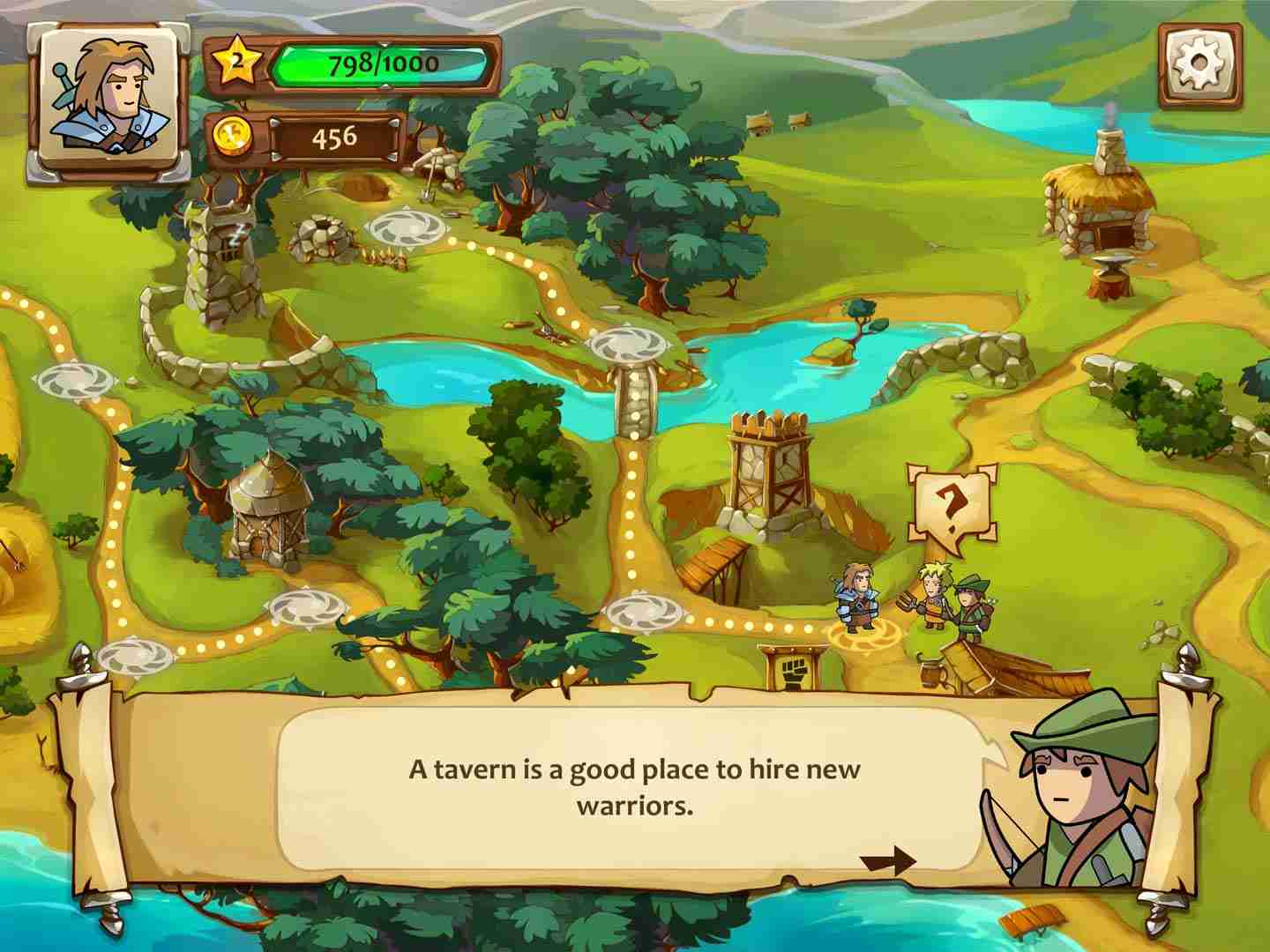Select the question mark quest marker
Image resolution: width=1270 pixels, height=952 pixels.
click(950, 503)
